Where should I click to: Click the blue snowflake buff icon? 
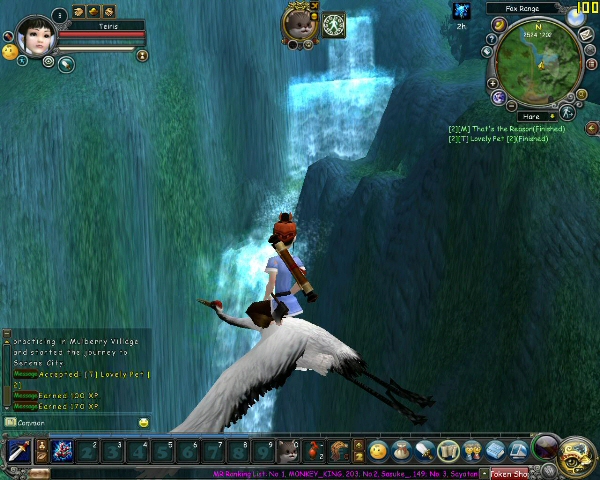coord(461,11)
